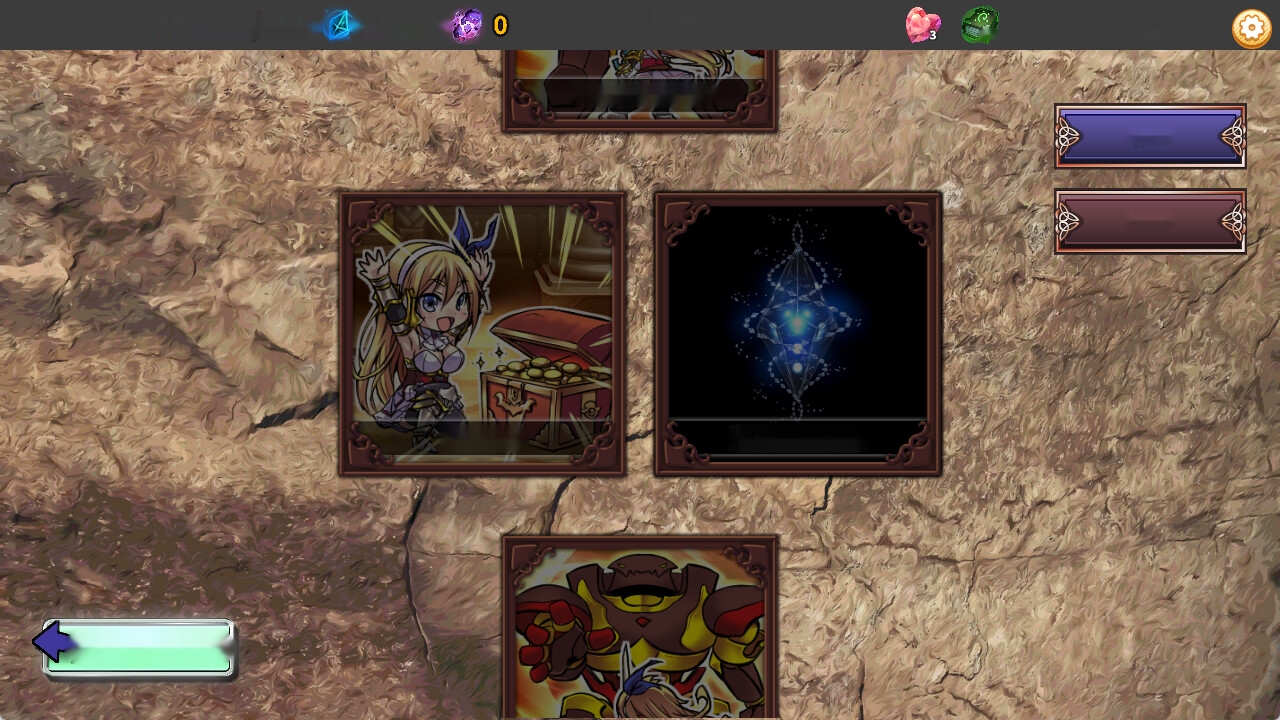
Task: Select the golem boss card at the bottom
Action: pos(640,630)
